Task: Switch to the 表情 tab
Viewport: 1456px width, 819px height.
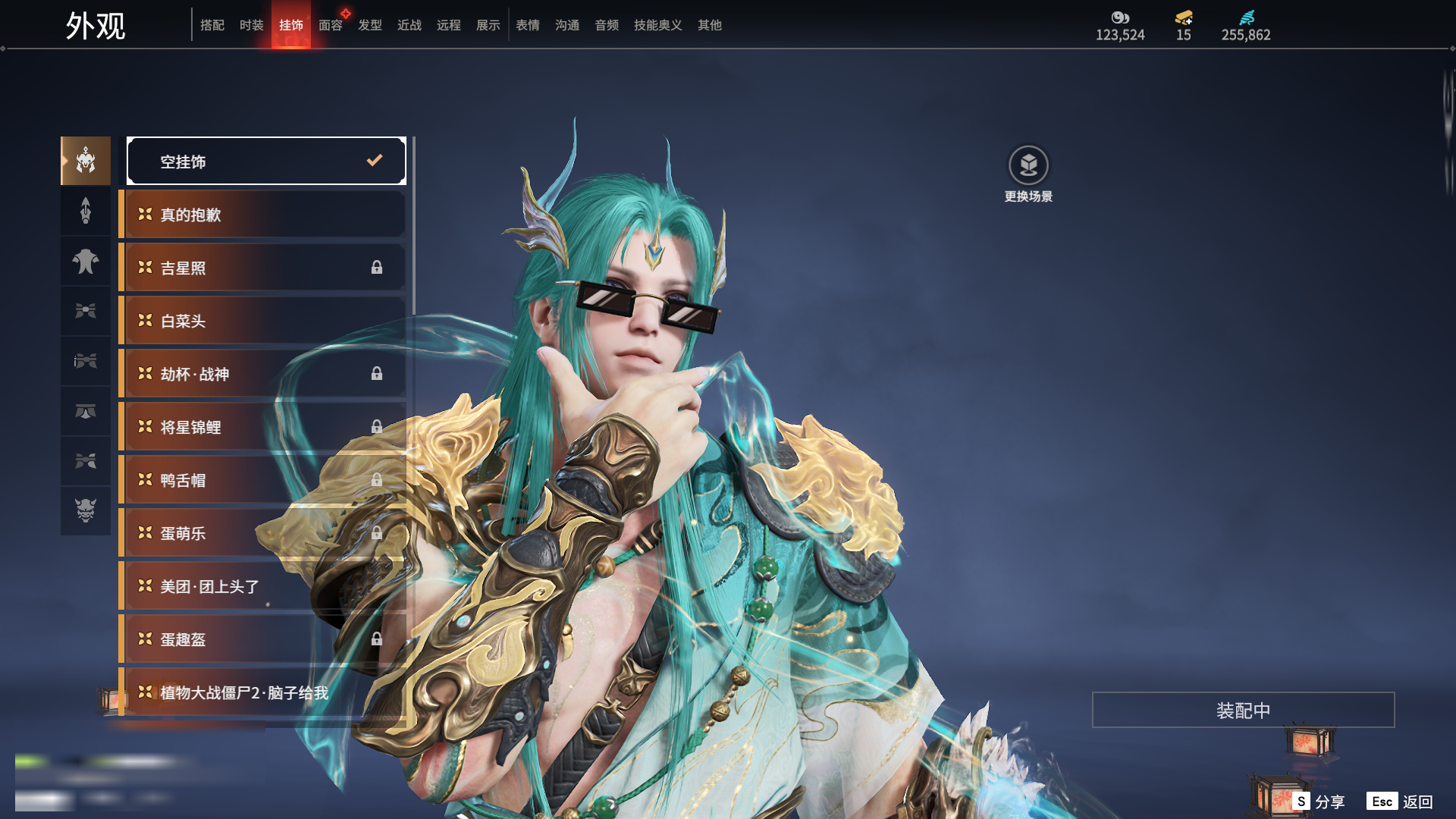Action: point(527,25)
